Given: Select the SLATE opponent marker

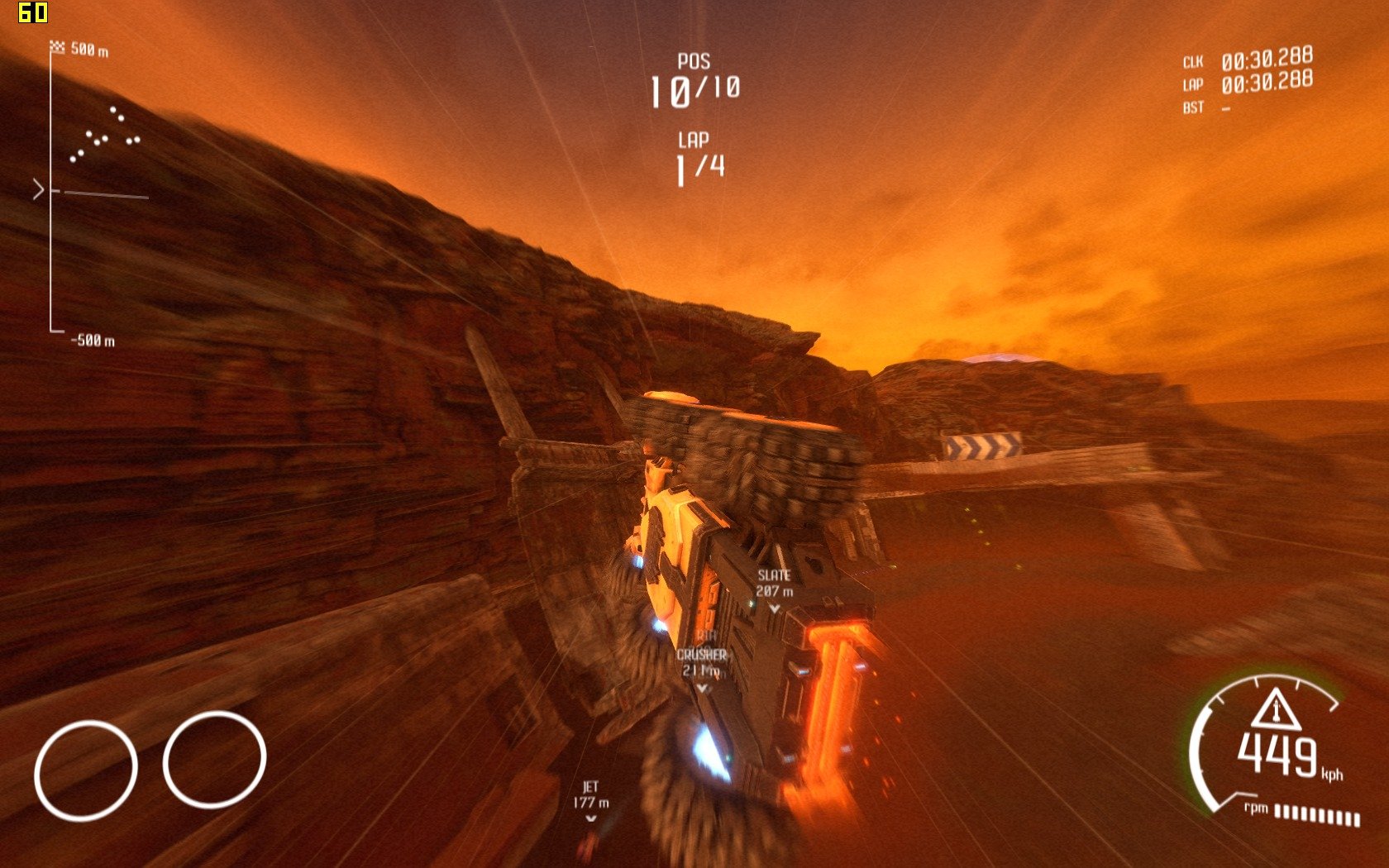Looking at the screenshot, I should click(x=774, y=588).
